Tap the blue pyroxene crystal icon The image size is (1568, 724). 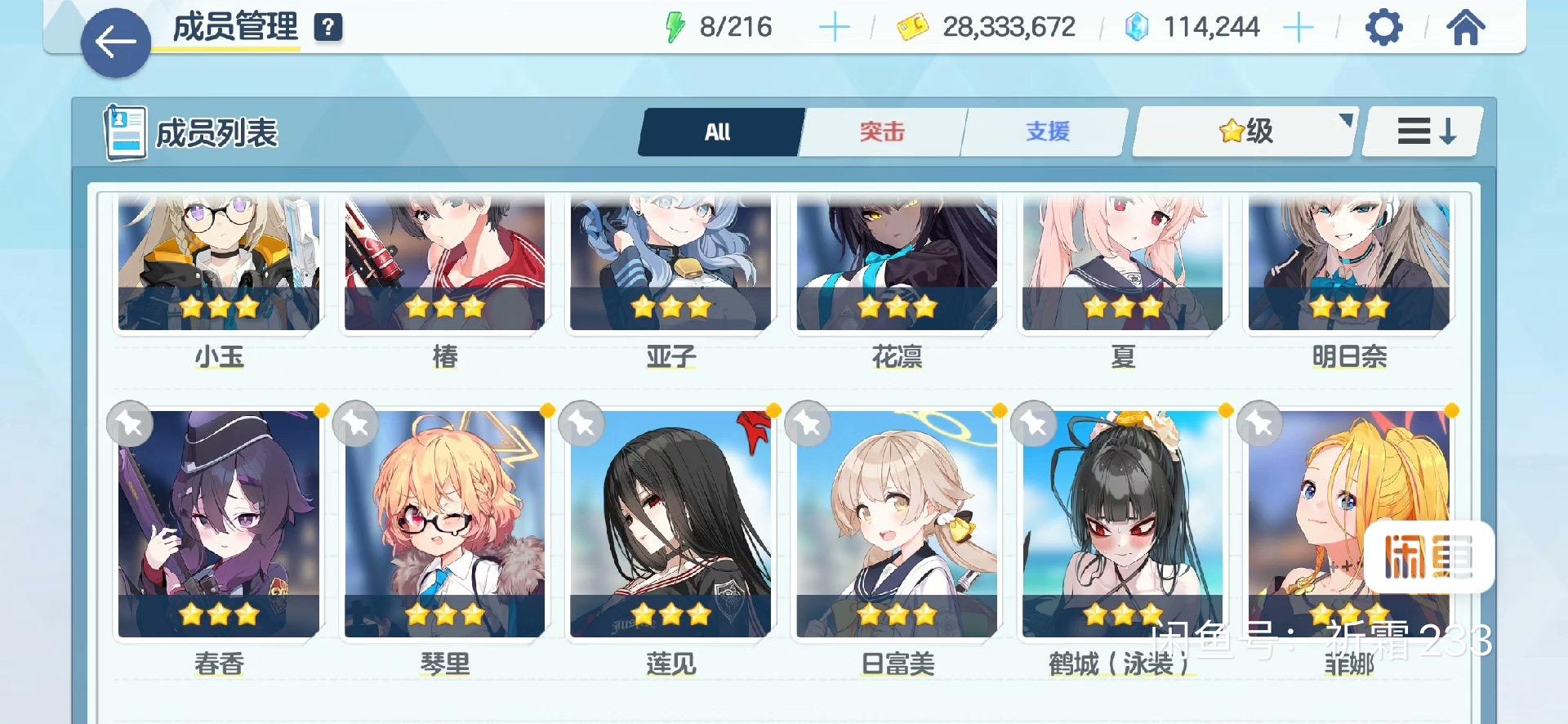click(x=1134, y=27)
